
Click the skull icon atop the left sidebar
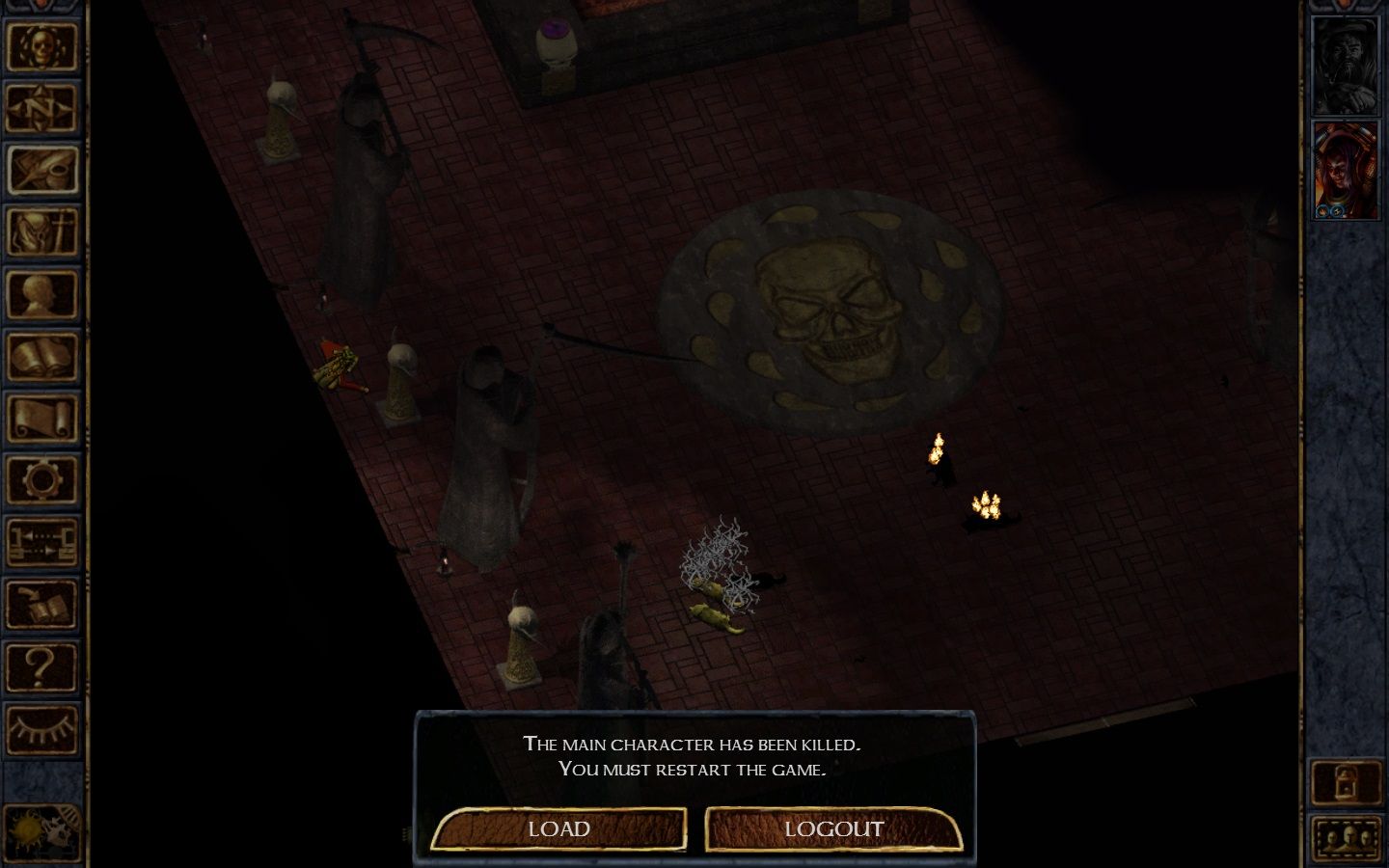click(42, 46)
